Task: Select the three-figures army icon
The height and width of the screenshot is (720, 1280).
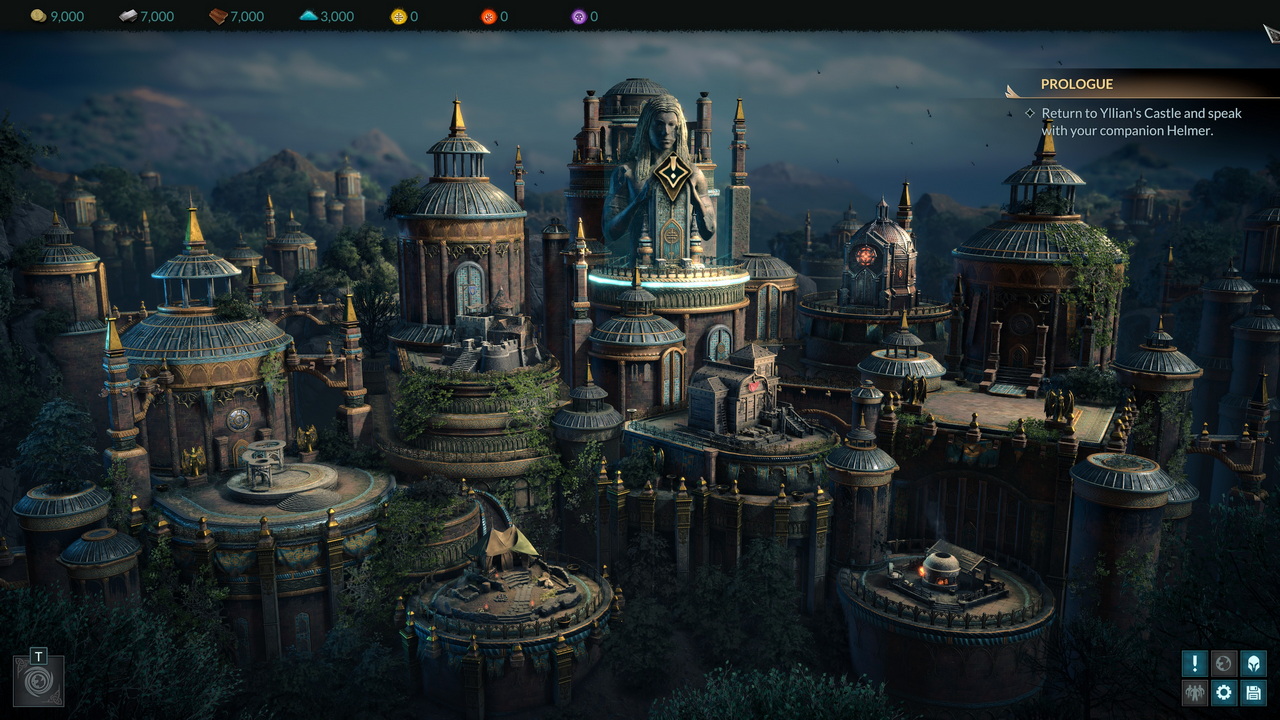Action: click(x=1195, y=692)
